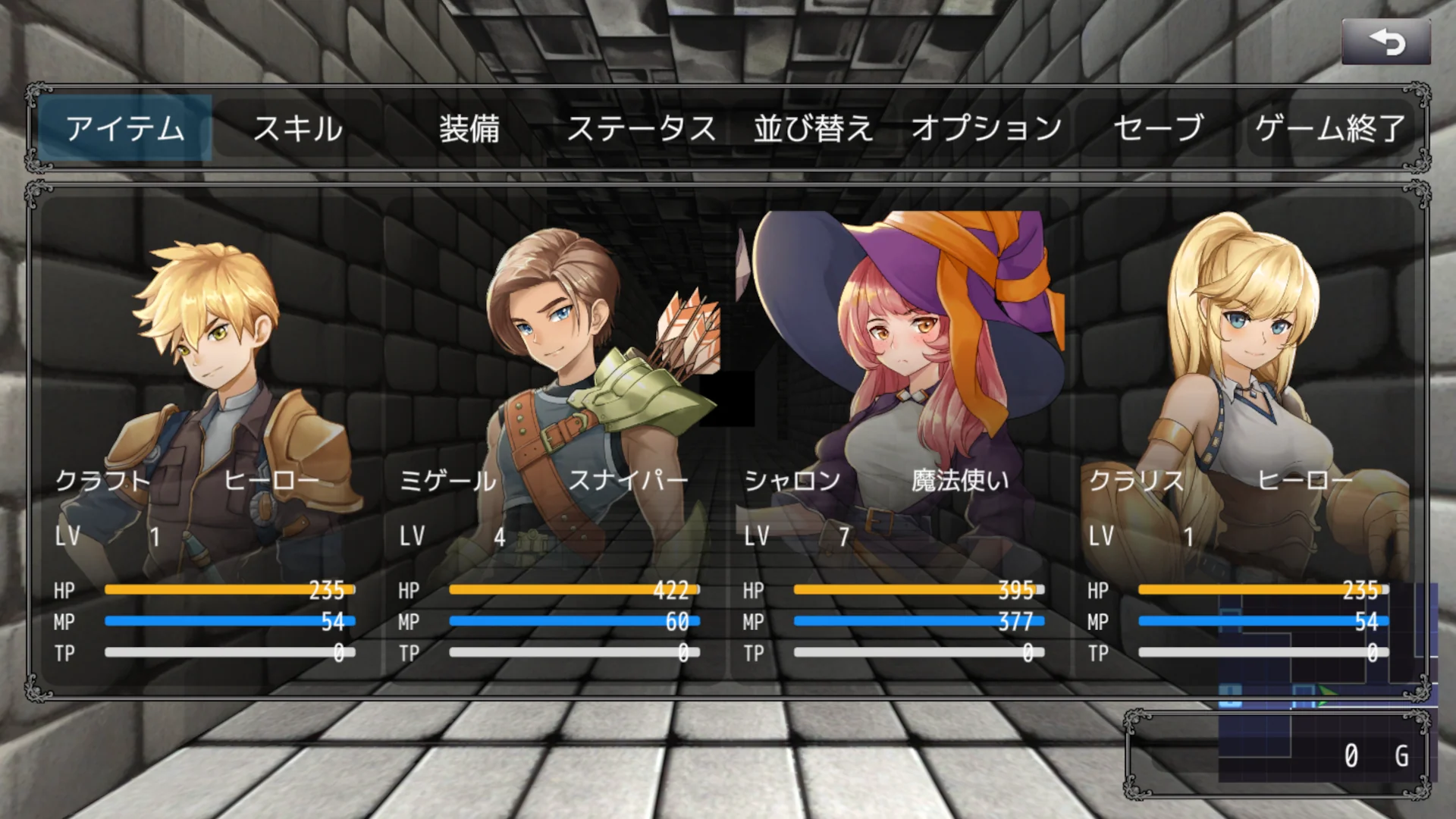Viewport: 1456px width, 819px height.
Task: Click セーブ to save progress
Action: [x=1156, y=127]
